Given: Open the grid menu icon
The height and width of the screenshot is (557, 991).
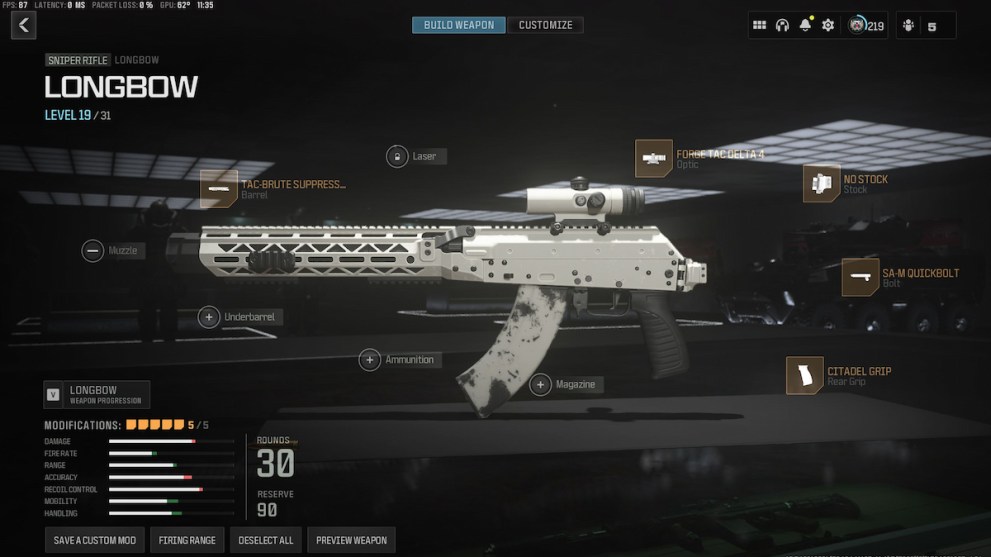Looking at the screenshot, I should (x=759, y=25).
